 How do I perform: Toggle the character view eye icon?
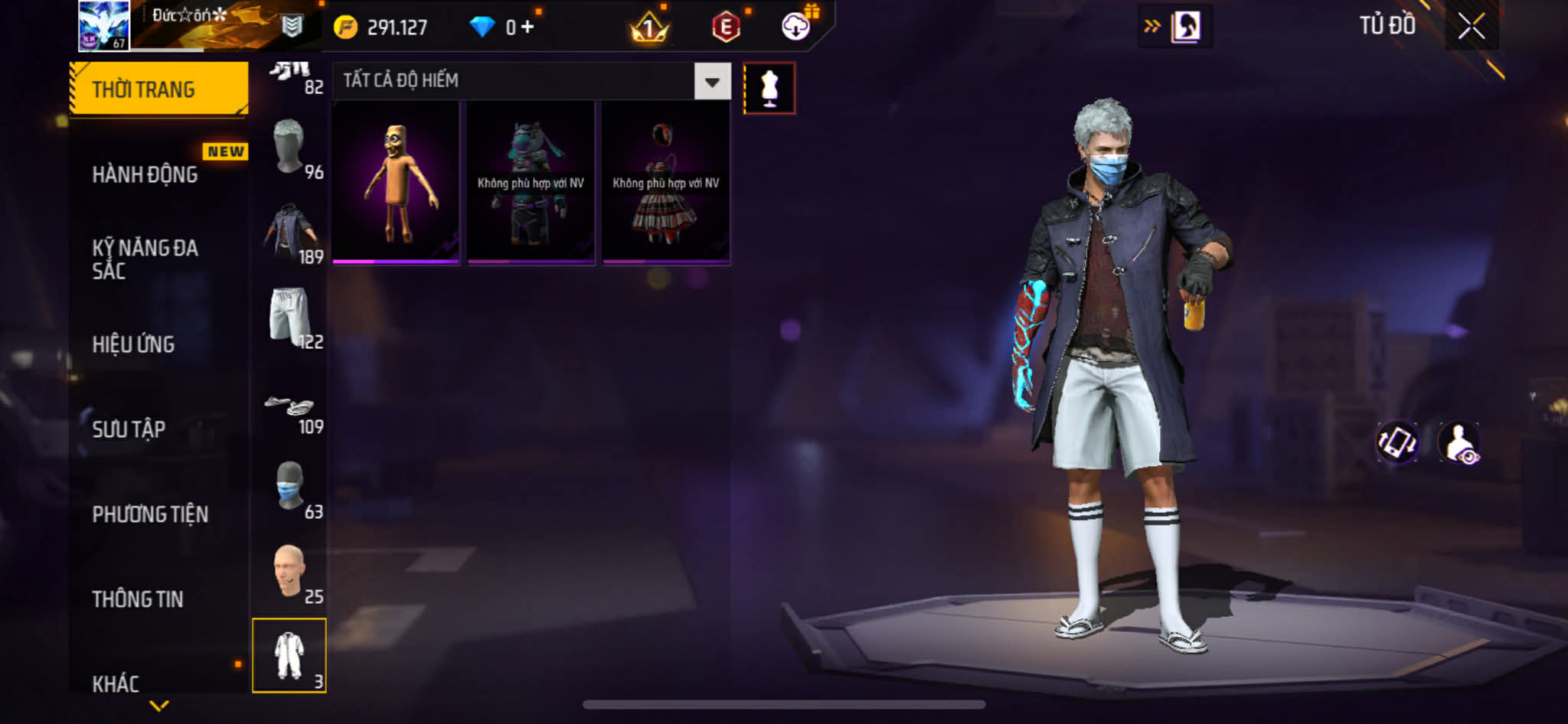[x=1459, y=442]
